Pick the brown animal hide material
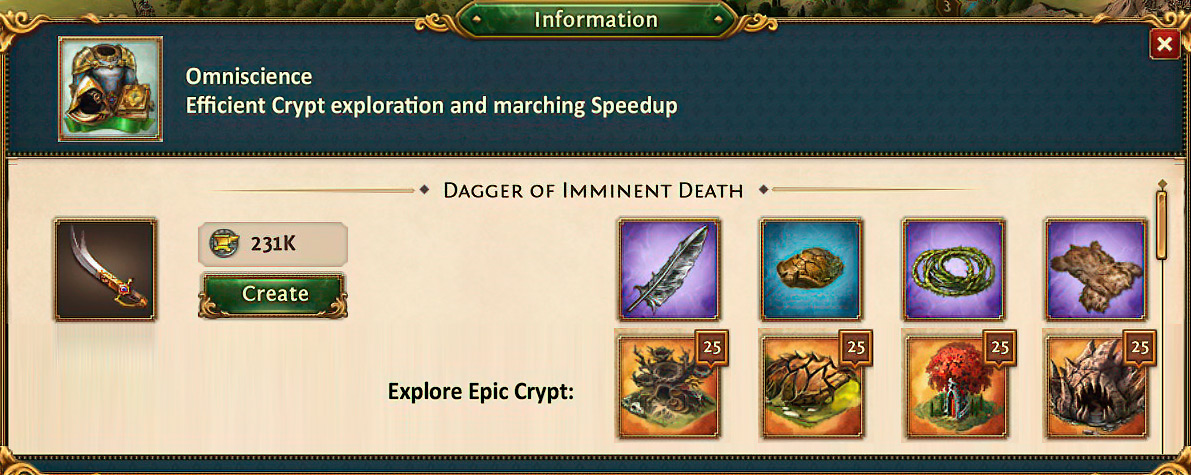The image size is (1191, 475). (x=1095, y=268)
